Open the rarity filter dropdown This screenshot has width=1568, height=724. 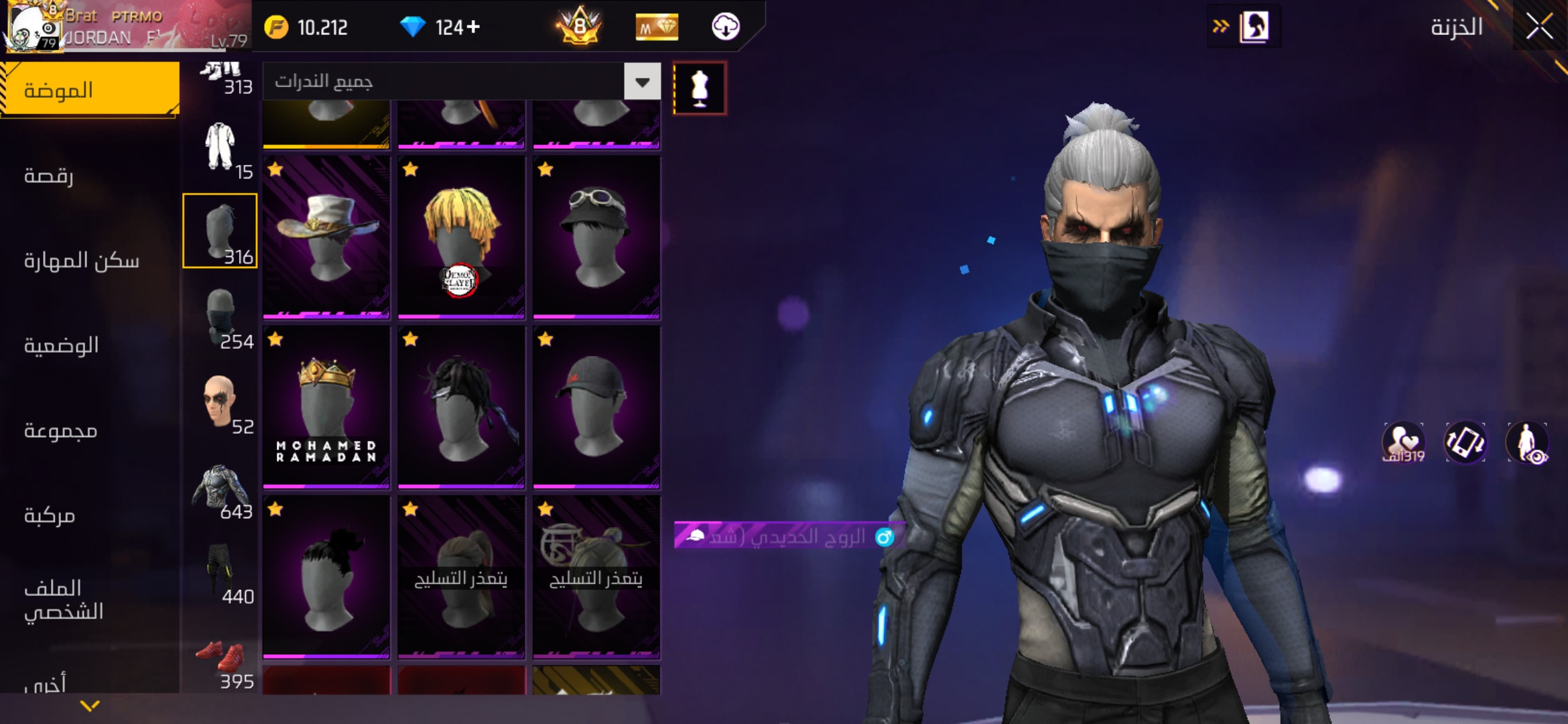pyautogui.click(x=642, y=82)
